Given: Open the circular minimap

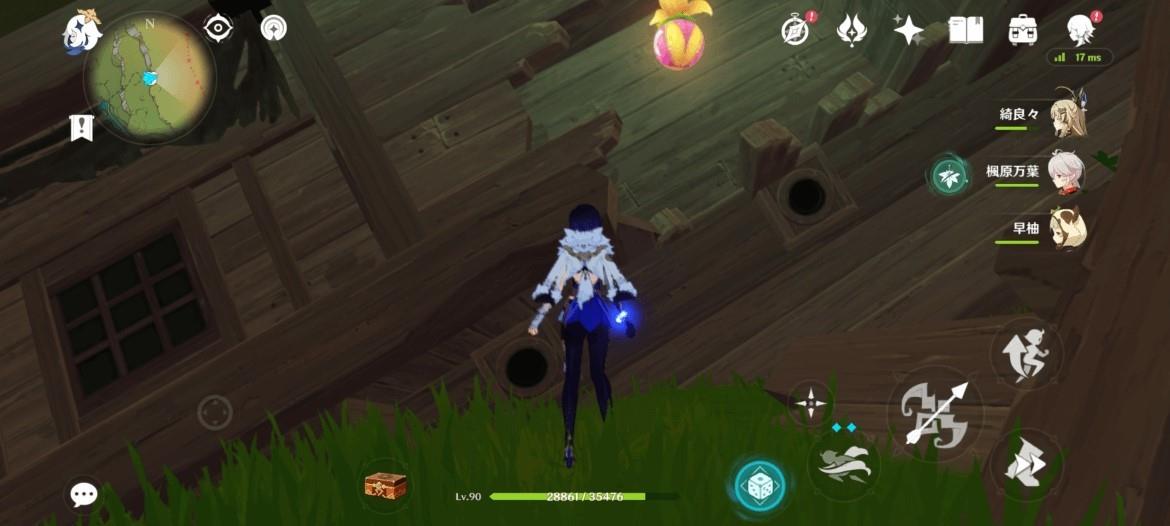Looking at the screenshot, I should [x=150, y=76].
